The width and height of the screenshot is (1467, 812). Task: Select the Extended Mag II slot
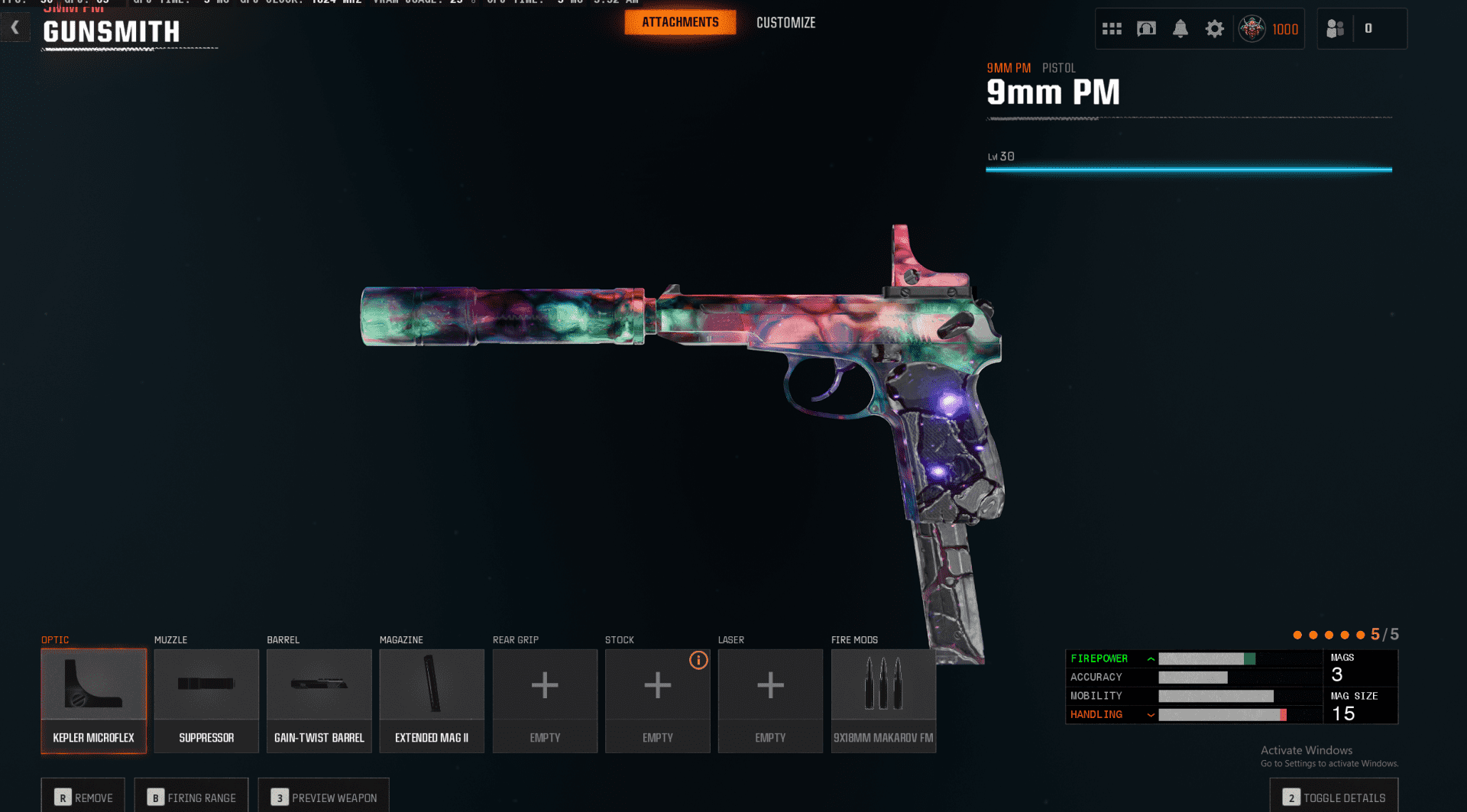[x=432, y=700]
